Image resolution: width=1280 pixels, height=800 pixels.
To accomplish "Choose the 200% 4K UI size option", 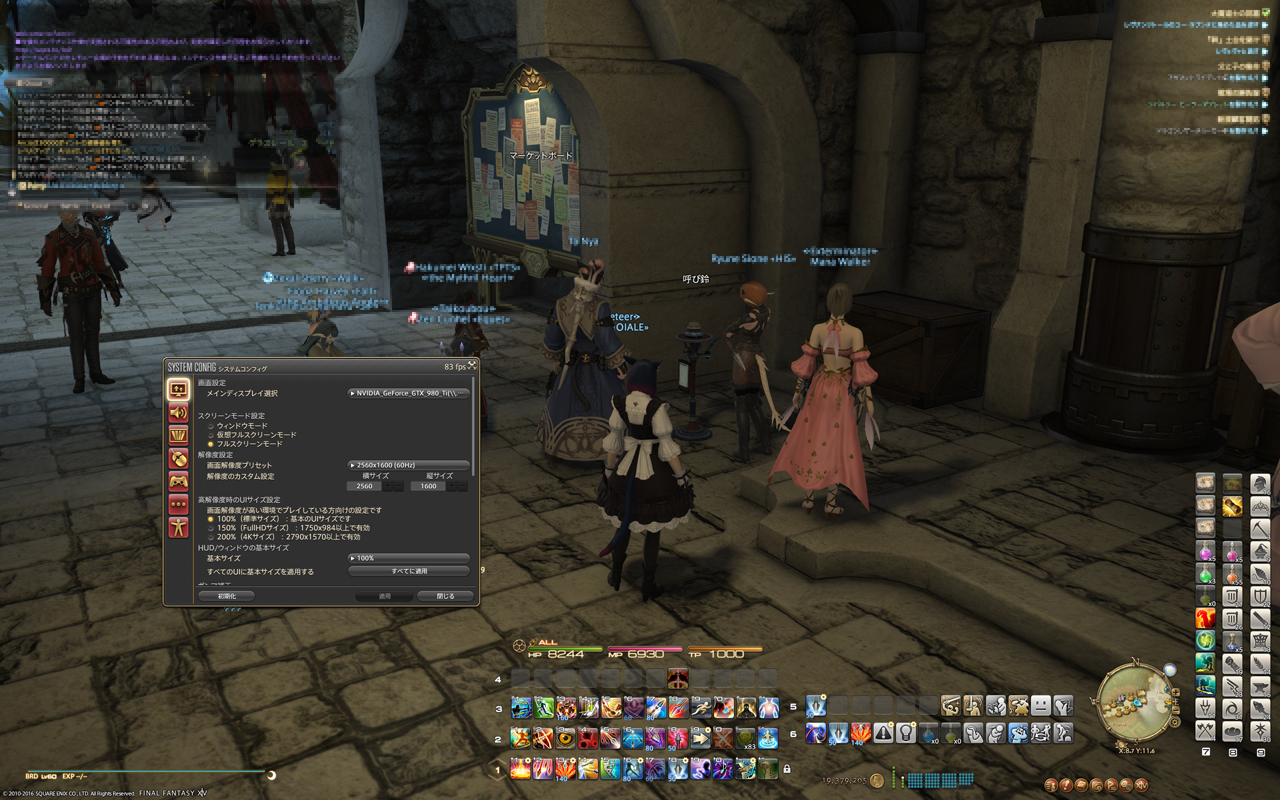I will click(211, 537).
